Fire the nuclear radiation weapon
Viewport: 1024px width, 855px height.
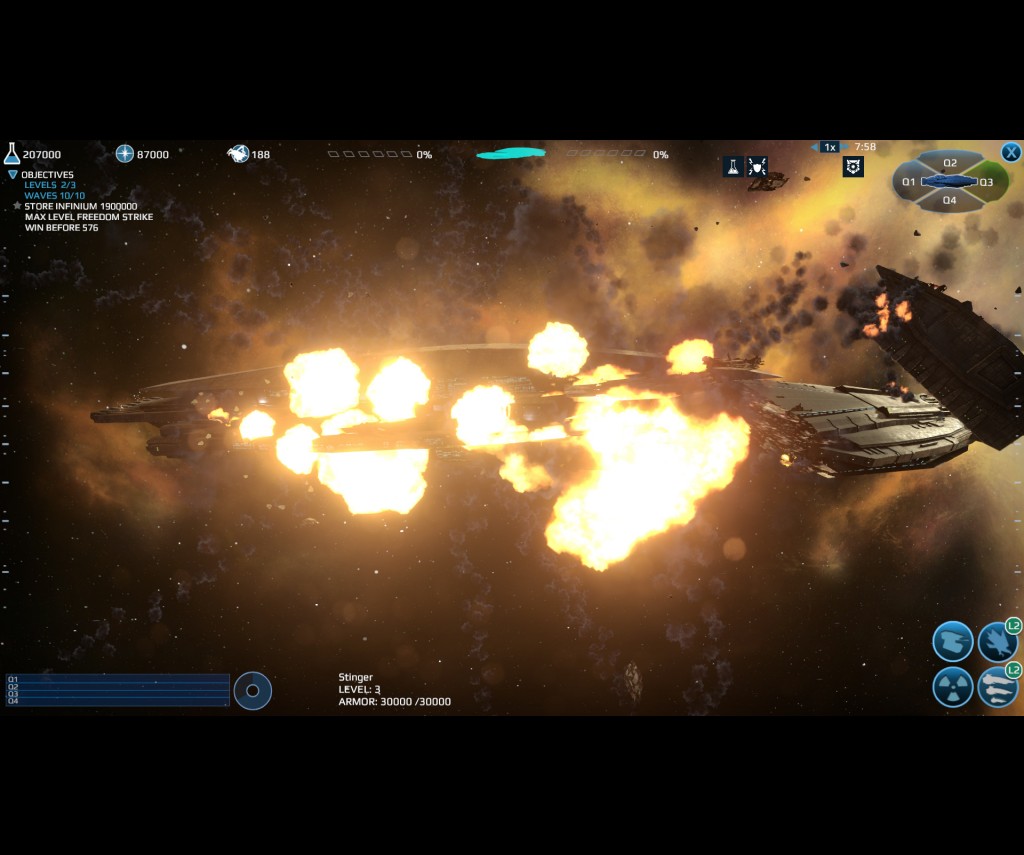coord(952,687)
